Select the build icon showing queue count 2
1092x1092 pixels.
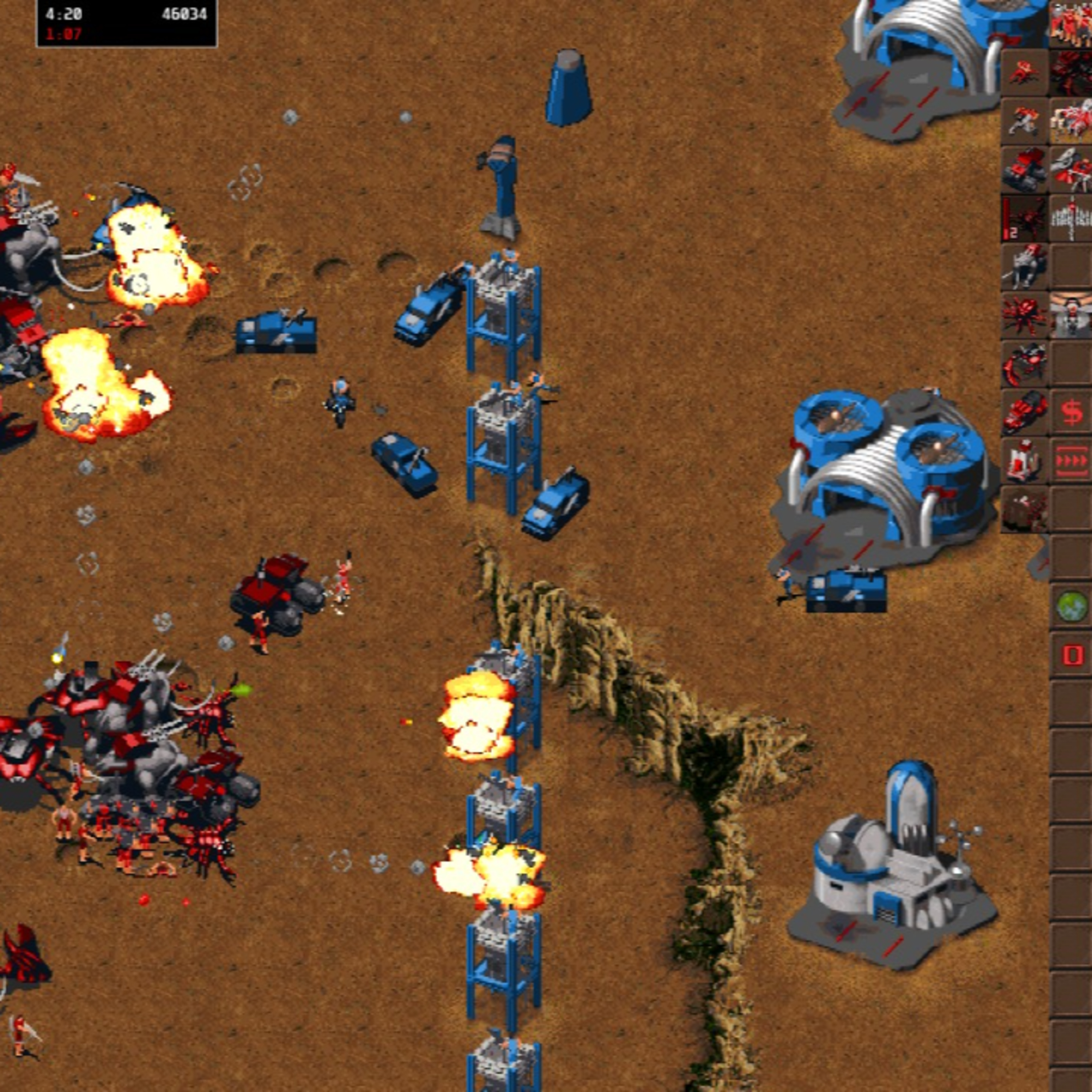[1024, 217]
